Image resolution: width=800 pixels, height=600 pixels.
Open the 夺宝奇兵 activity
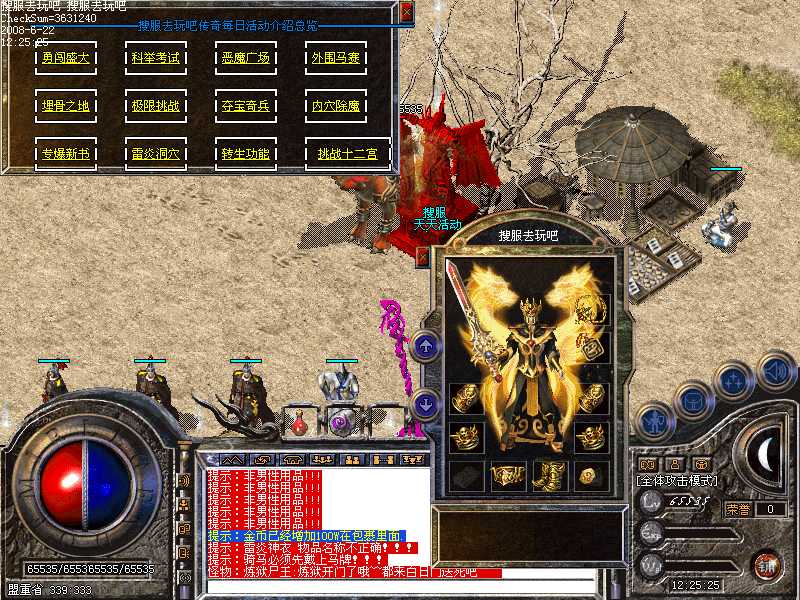(246, 105)
